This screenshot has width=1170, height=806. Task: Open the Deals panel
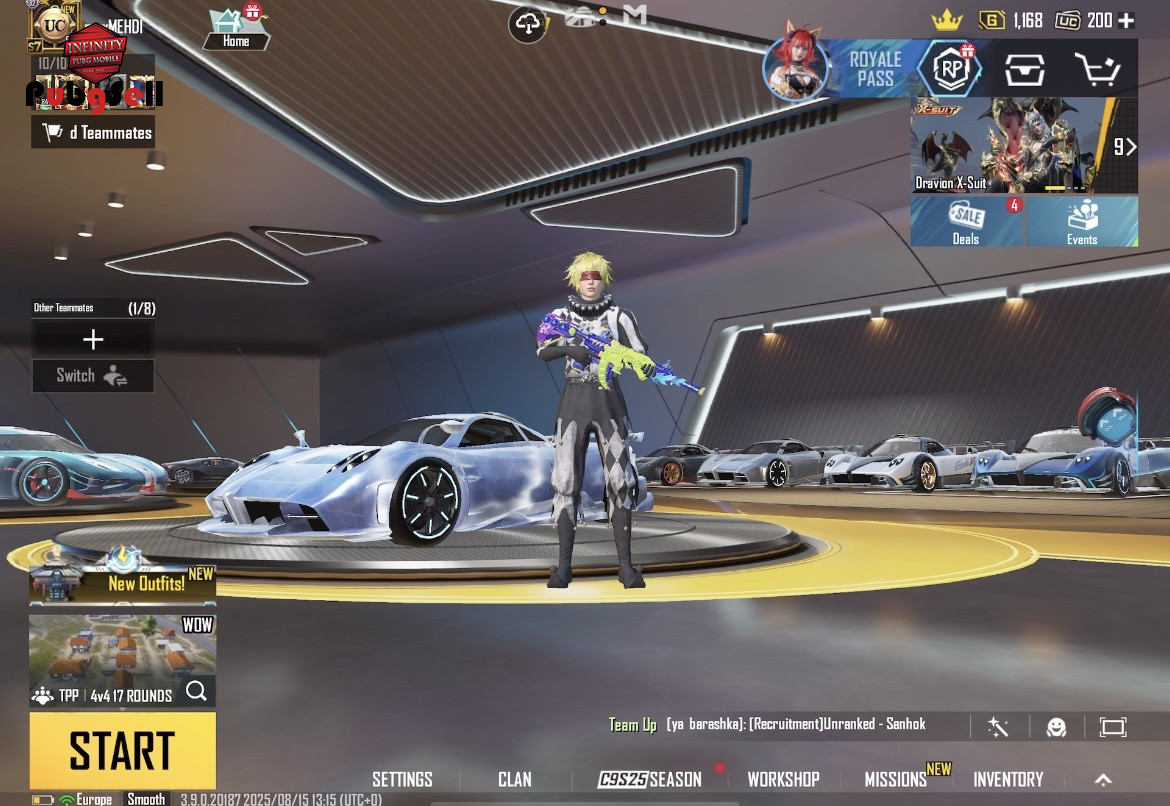967,221
